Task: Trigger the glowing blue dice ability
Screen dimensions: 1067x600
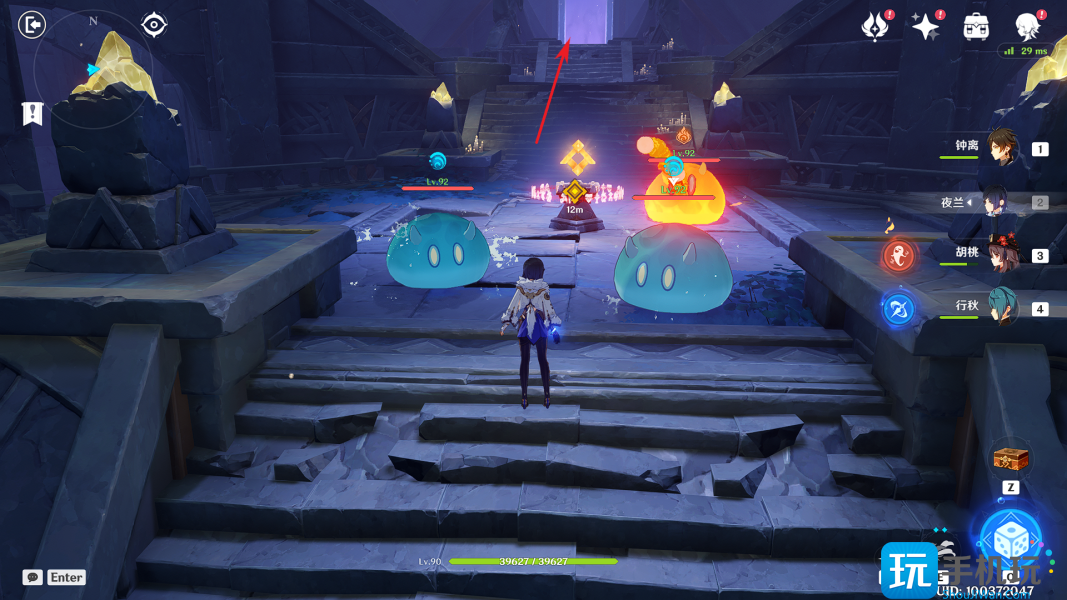Action: point(1010,538)
